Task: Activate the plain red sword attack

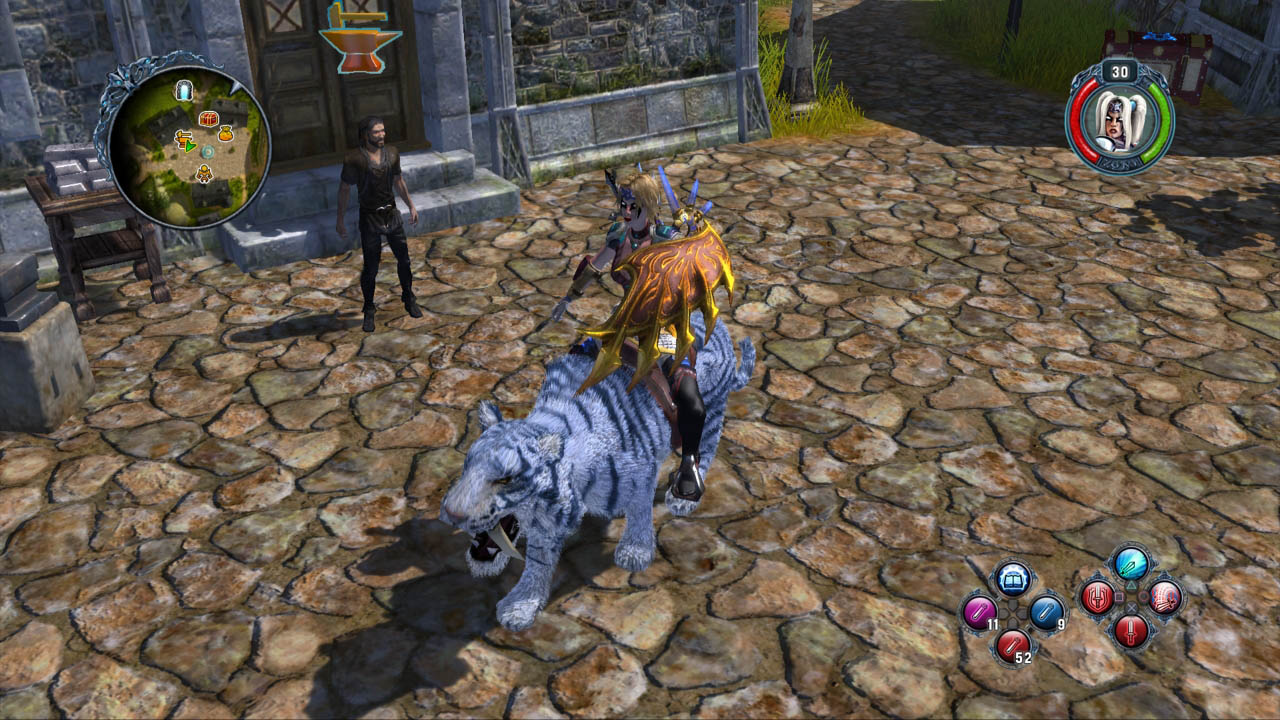Action: (1131, 630)
